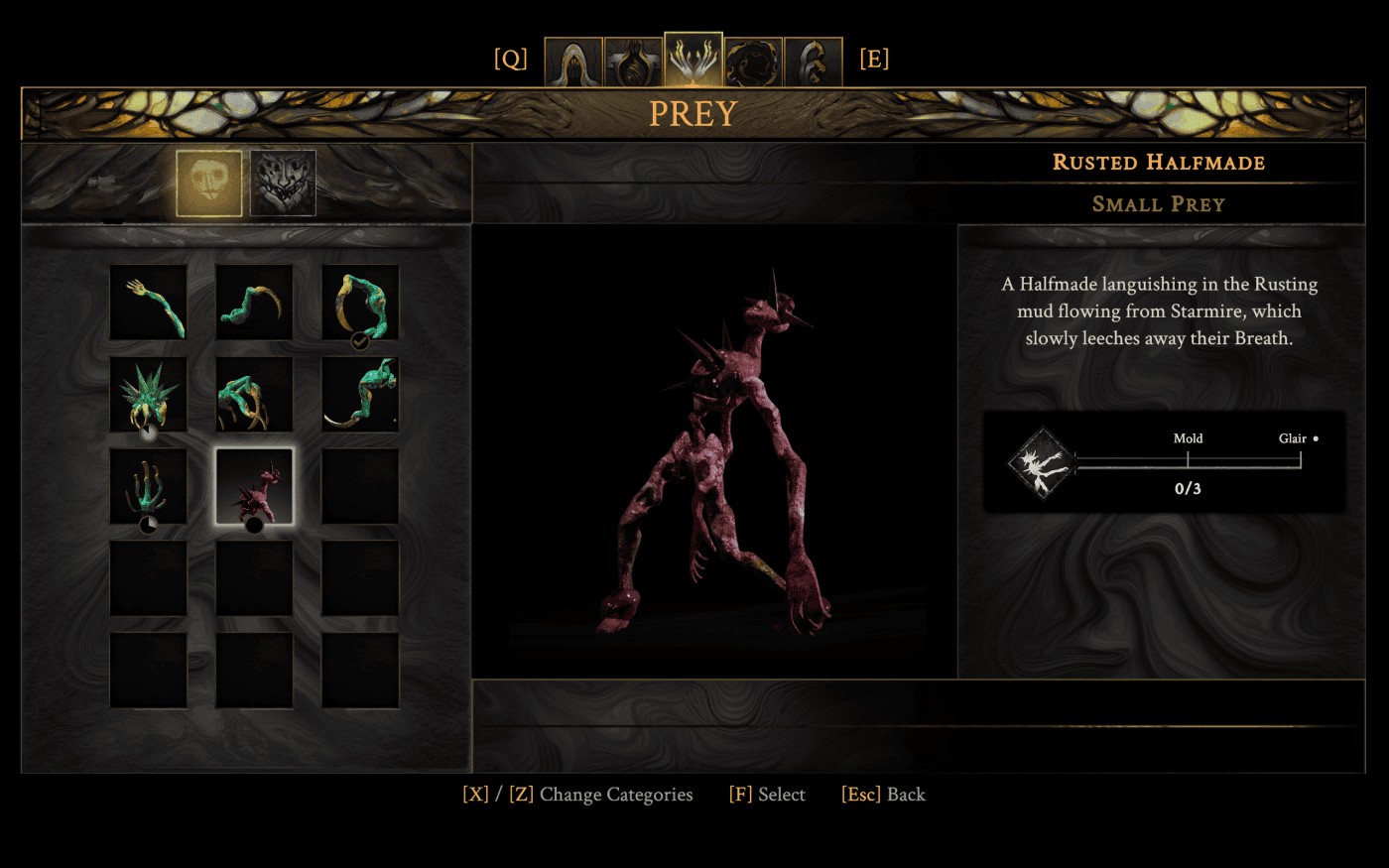1389x868 pixels.
Task: Select the check-marked looped creature slot
Action: (x=360, y=303)
